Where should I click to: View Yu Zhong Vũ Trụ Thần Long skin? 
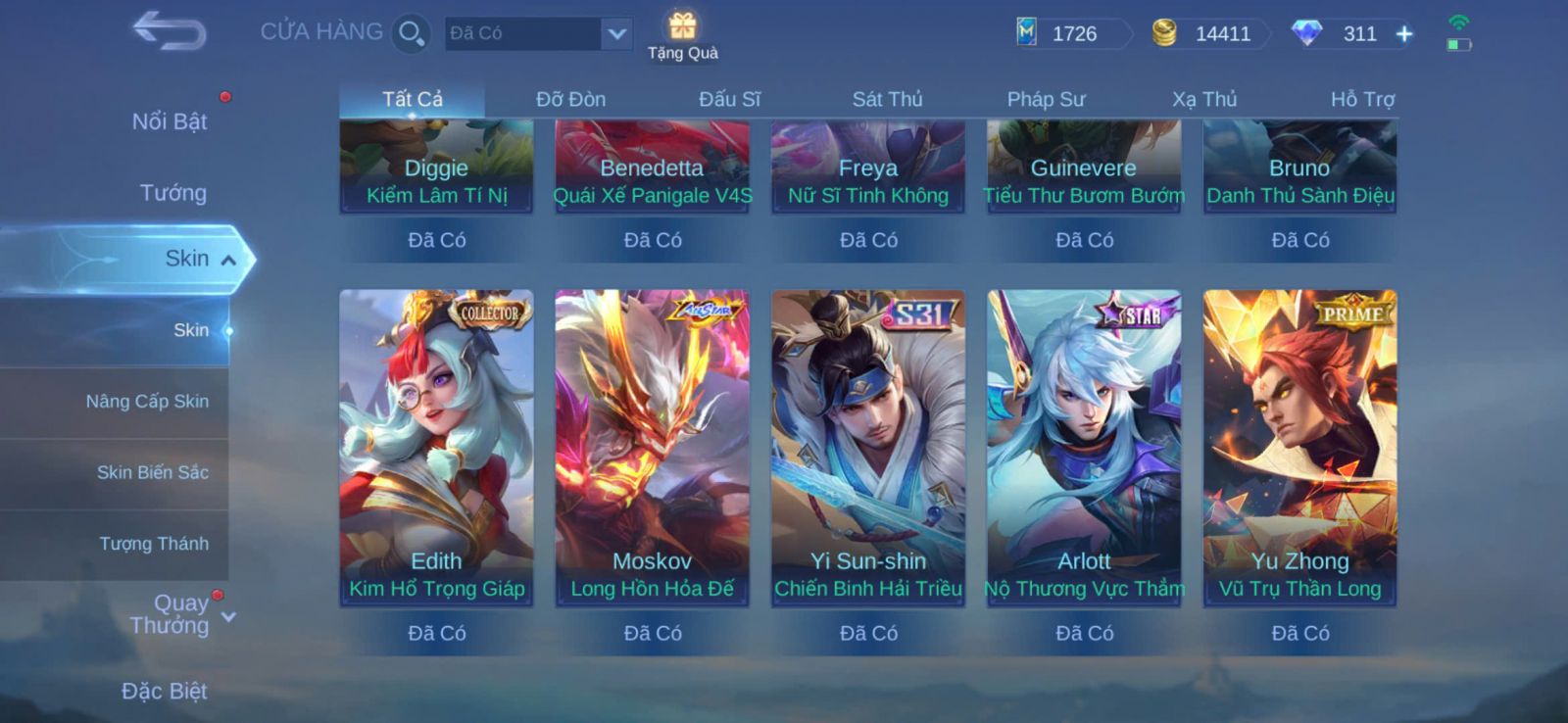click(x=1299, y=448)
